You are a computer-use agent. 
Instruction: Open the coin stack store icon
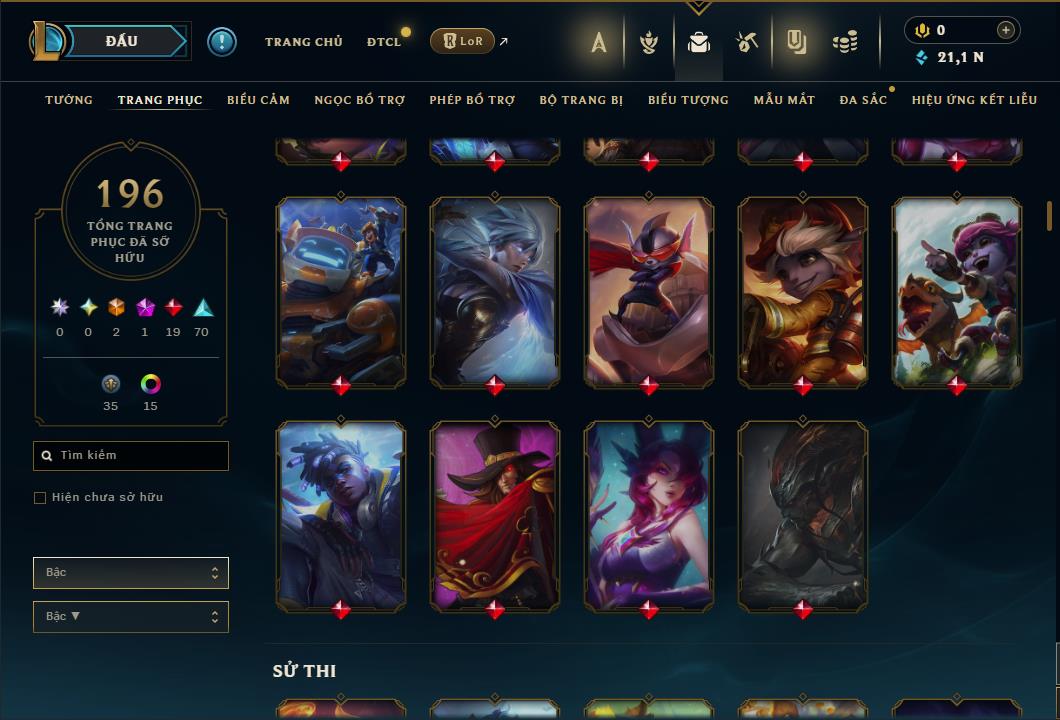[x=845, y=42]
